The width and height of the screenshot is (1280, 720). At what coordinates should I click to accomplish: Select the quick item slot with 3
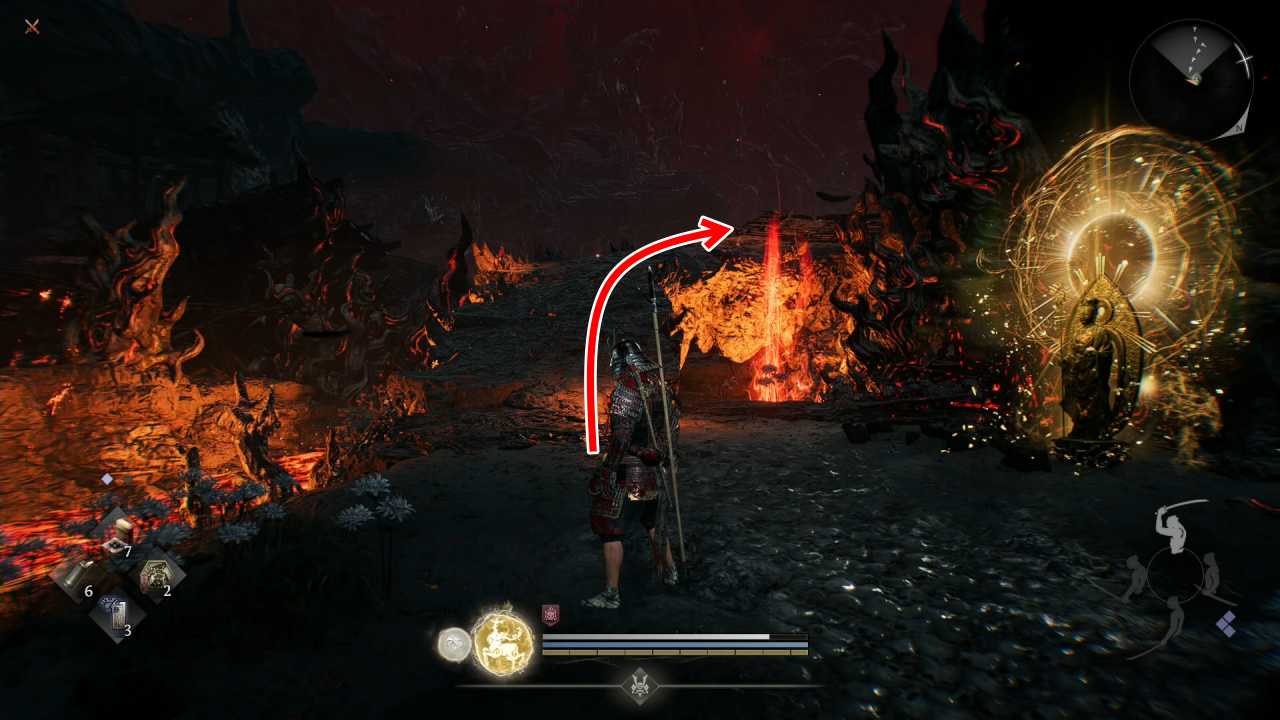(117, 618)
